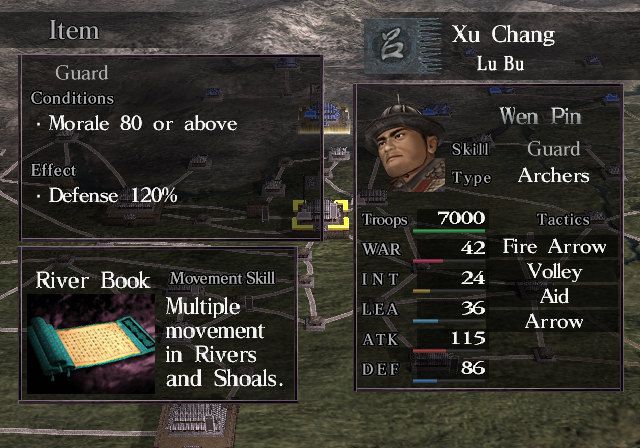Screen dimensions: 640x448
Task: Pick the Aid tactic
Action: click(554, 297)
